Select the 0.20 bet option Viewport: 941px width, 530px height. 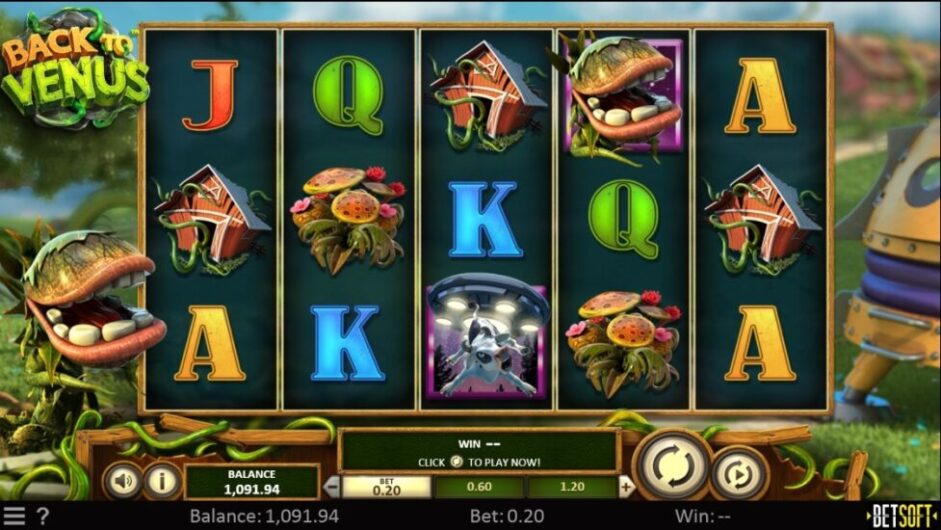click(386, 487)
